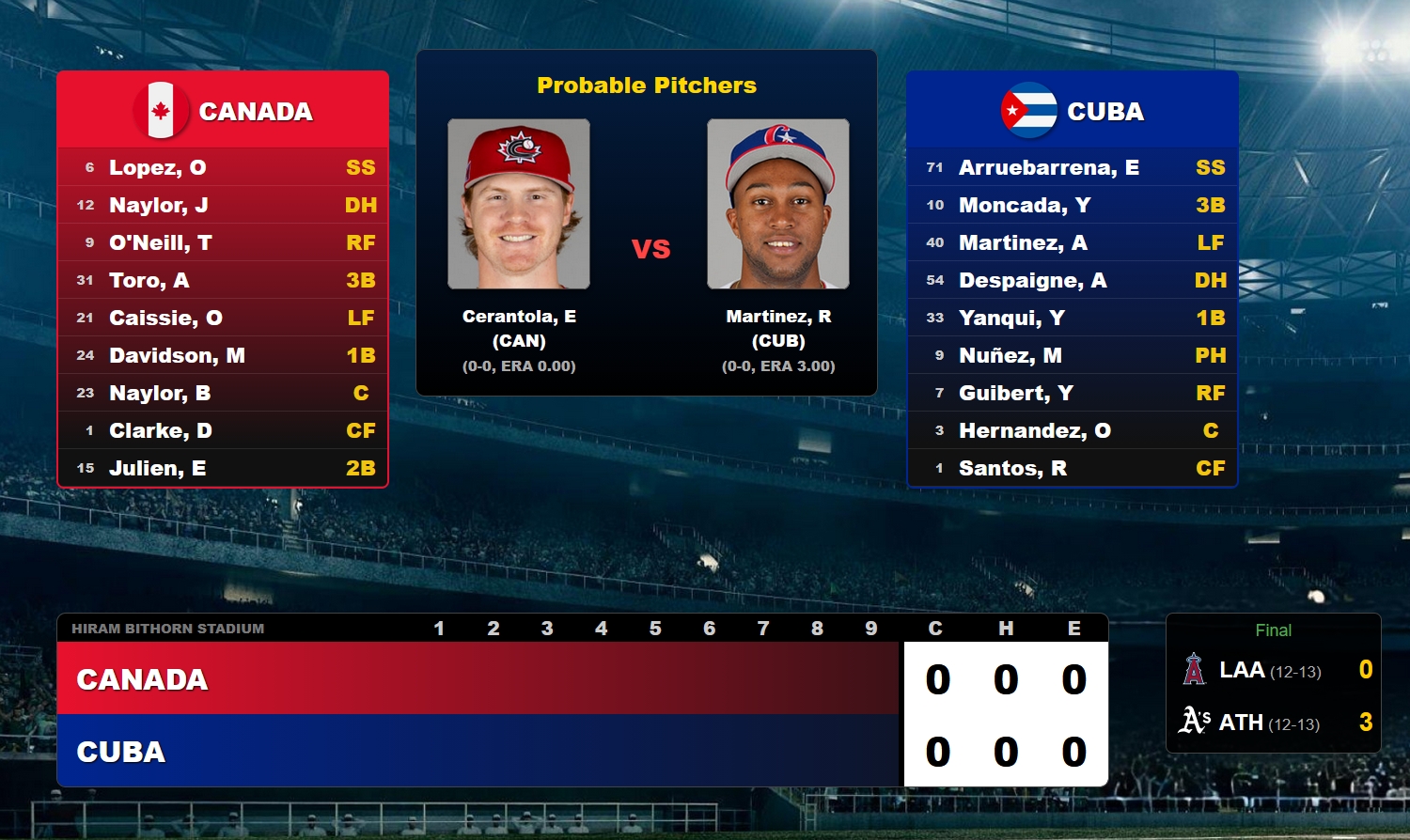Screen dimensions: 1410x840
Task: Click the Canada team header
Action: tap(223, 110)
